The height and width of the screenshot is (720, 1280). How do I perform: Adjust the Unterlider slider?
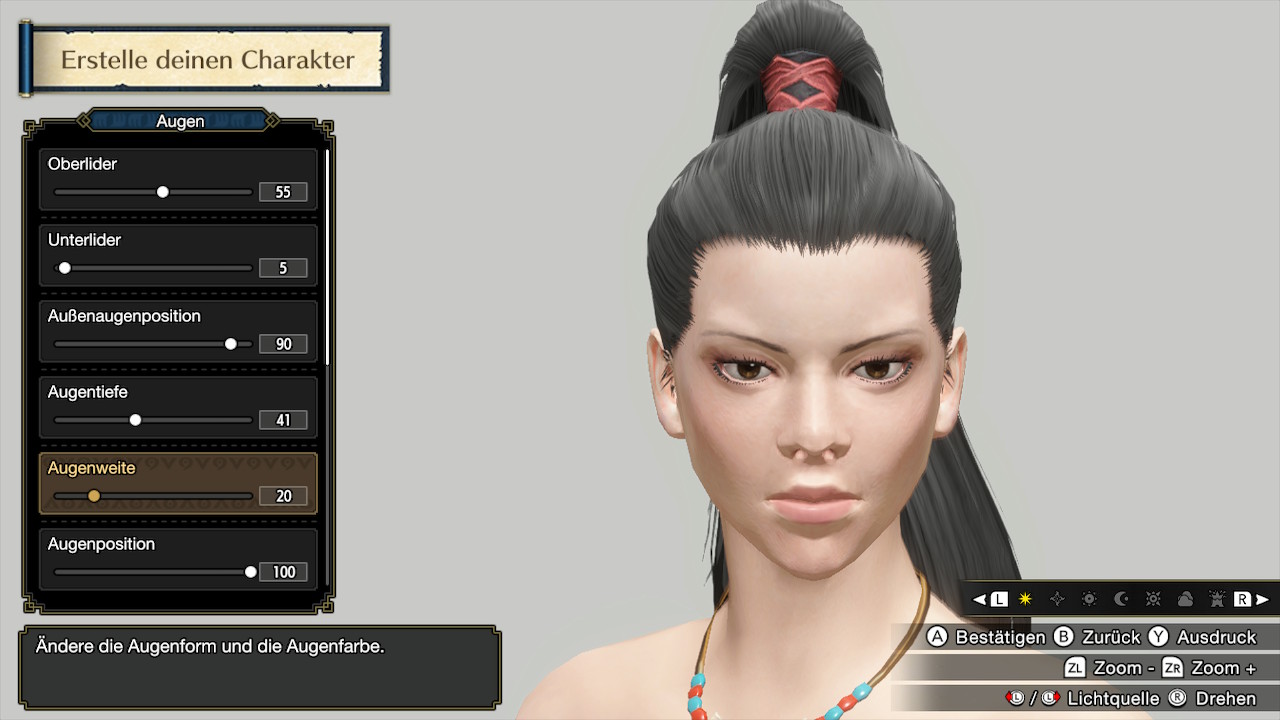(x=65, y=268)
